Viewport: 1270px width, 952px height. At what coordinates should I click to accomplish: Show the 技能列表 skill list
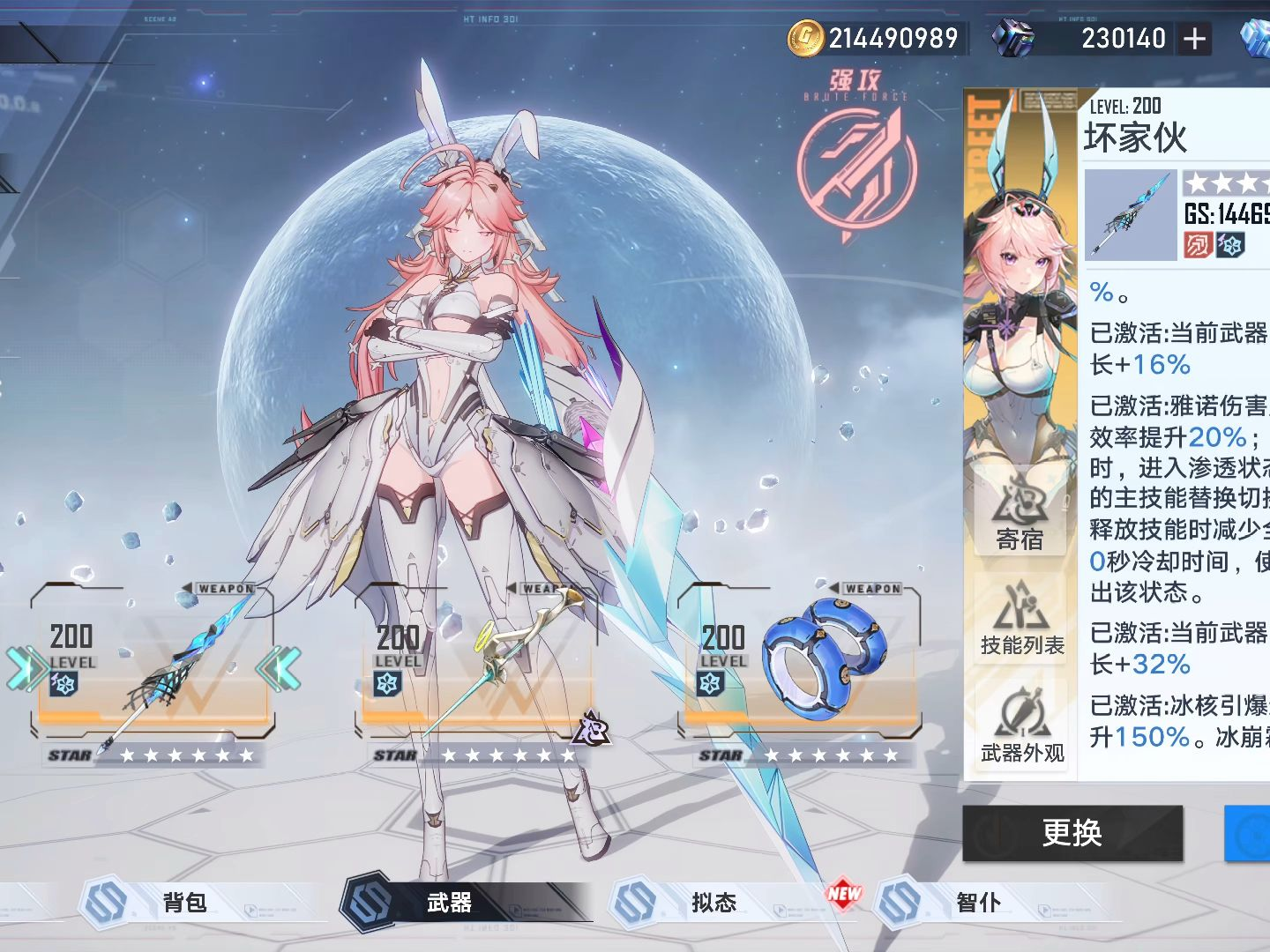coord(1021,620)
